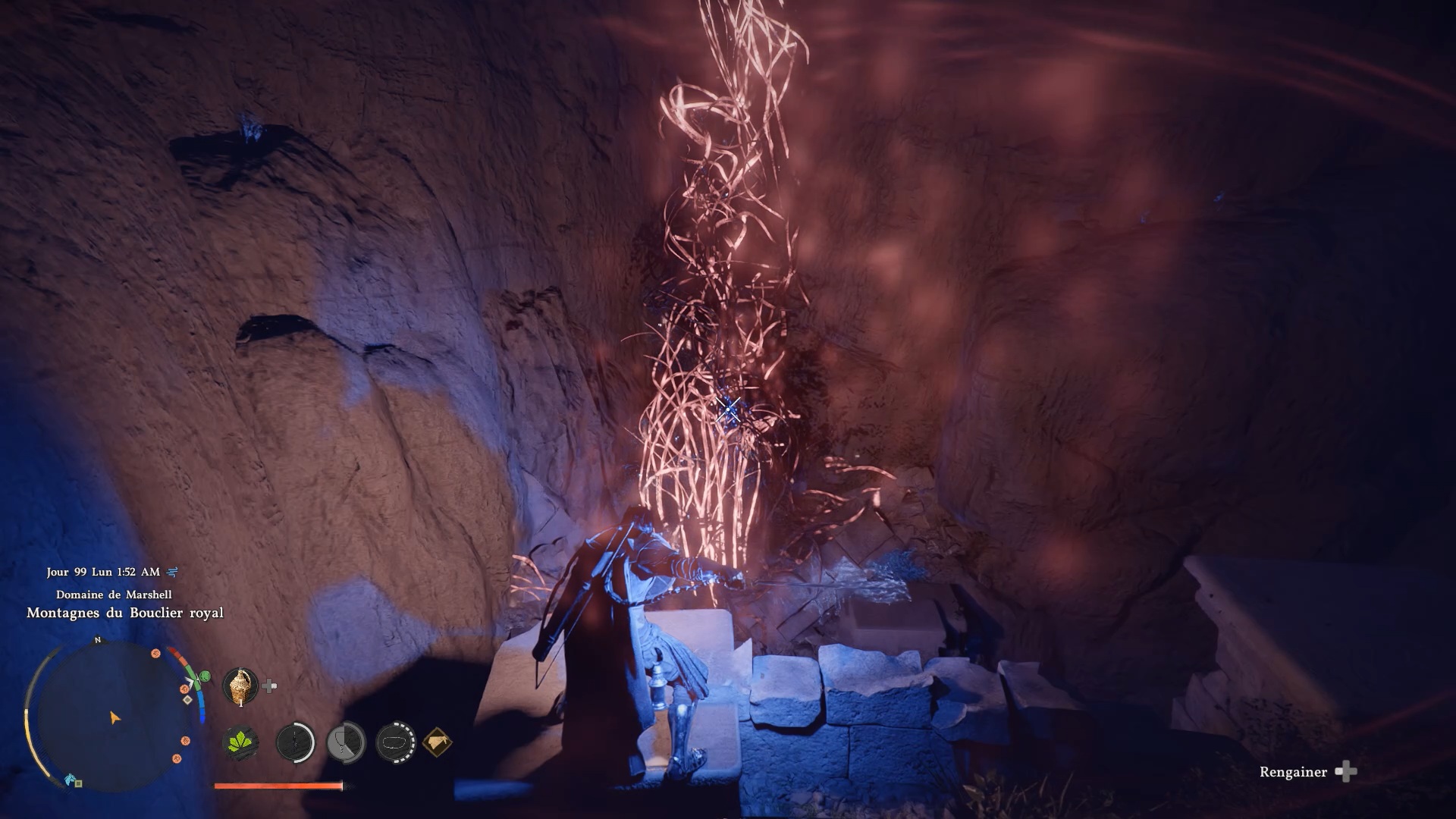Select the dashed-ring oval slot

point(396,742)
